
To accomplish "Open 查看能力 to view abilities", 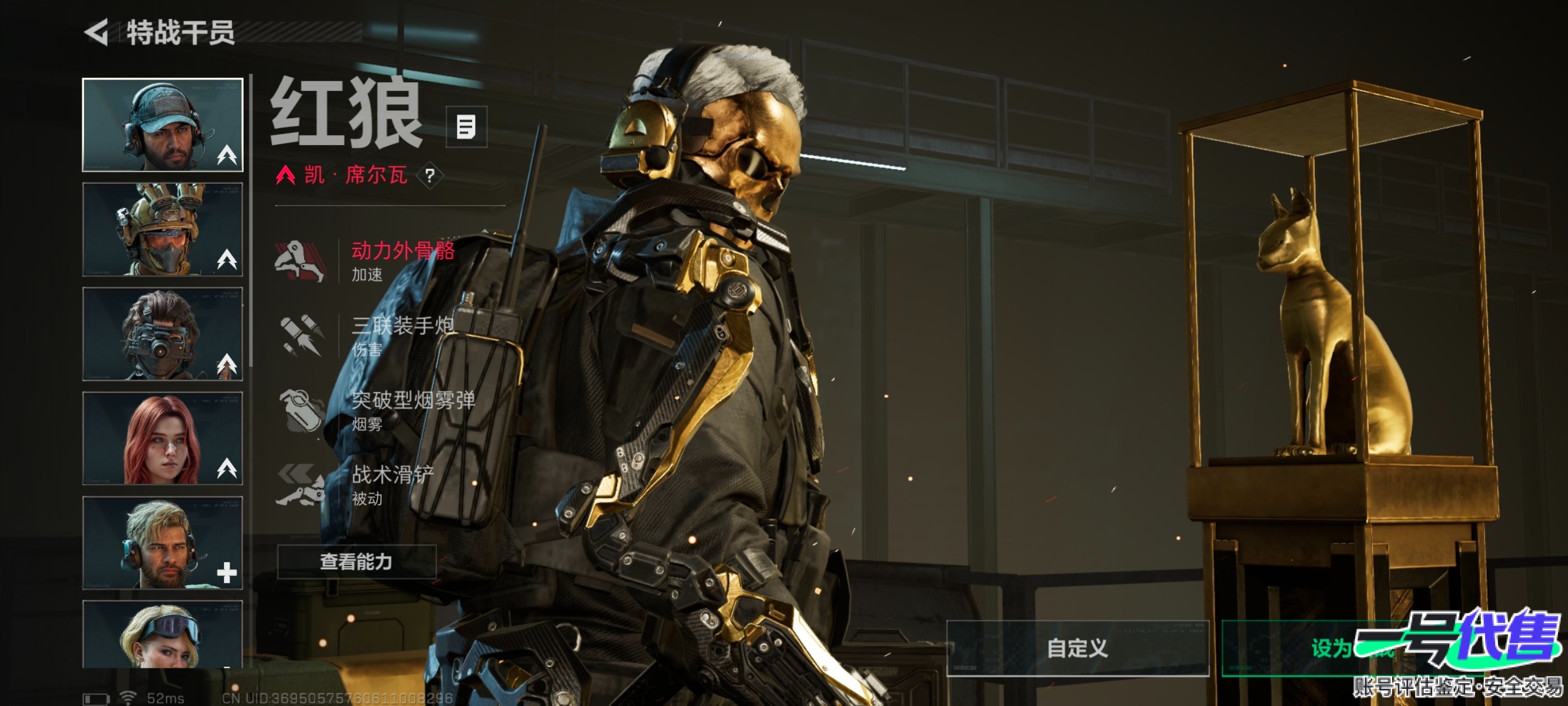I will pos(357,561).
